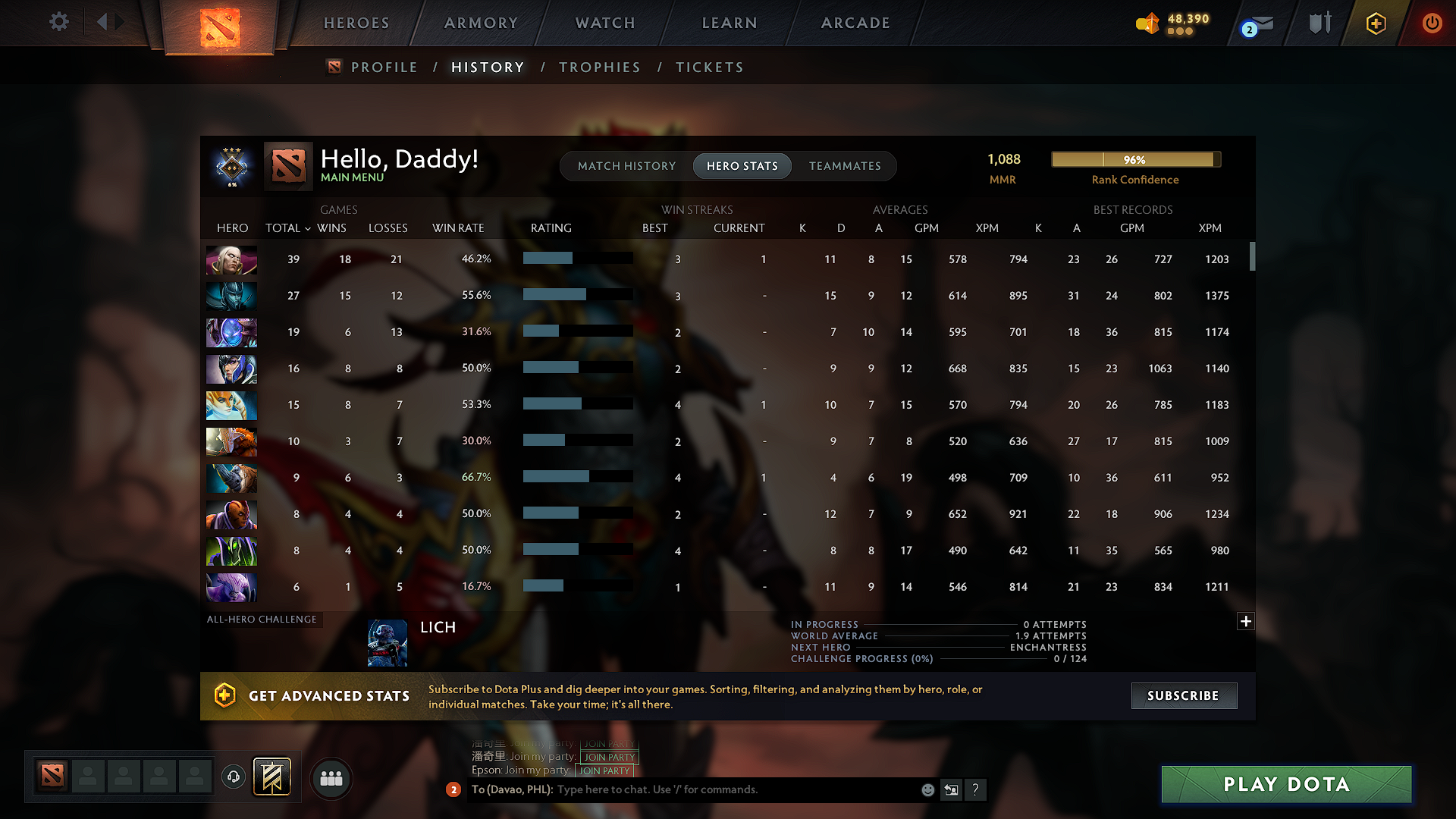Screen dimensions: 1456x819
Task: Expand the all-hero challenge plus control
Action: (x=1245, y=621)
